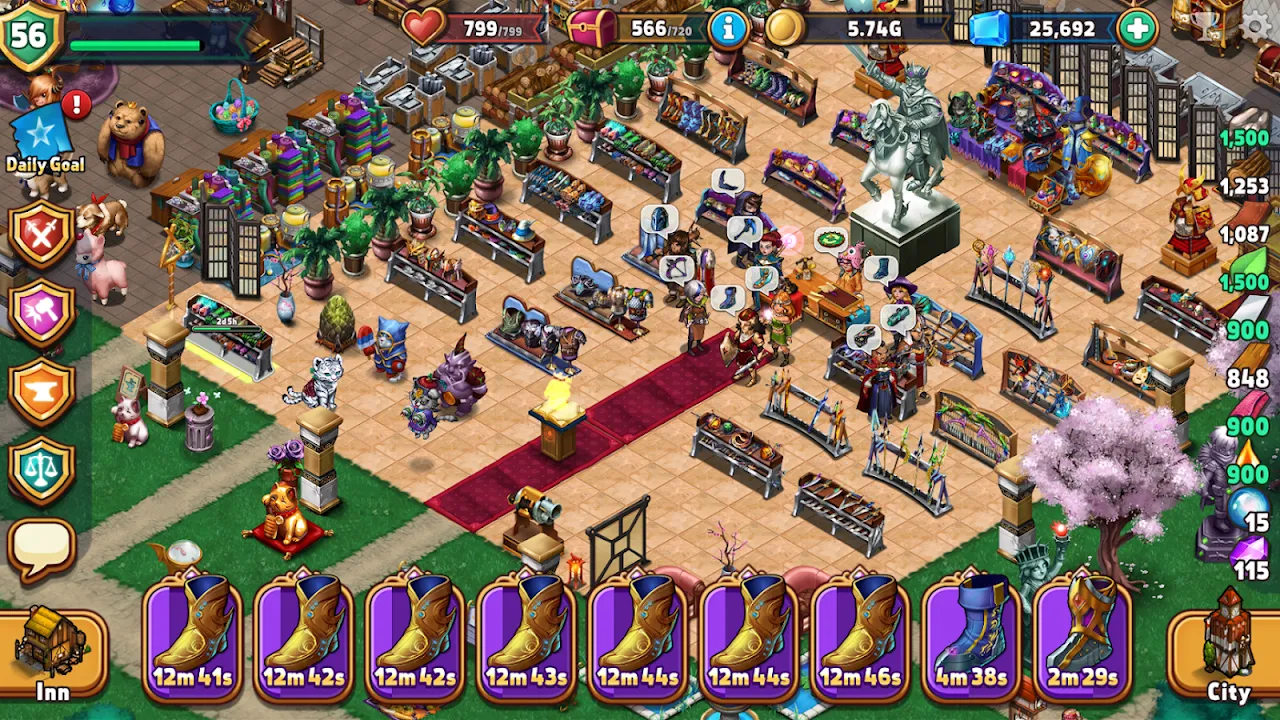Choose the golden boot slot at 12m 46s
Image resolution: width=1280 pixels, height=720 pixels.
(860, 635)
